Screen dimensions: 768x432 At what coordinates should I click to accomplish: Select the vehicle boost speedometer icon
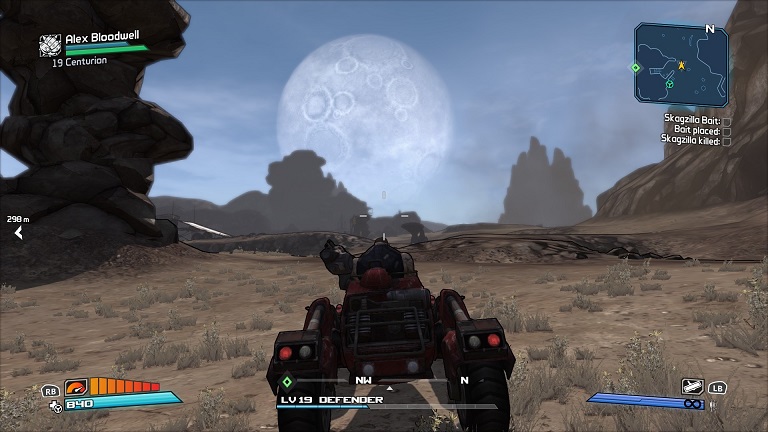coord(75,387)
